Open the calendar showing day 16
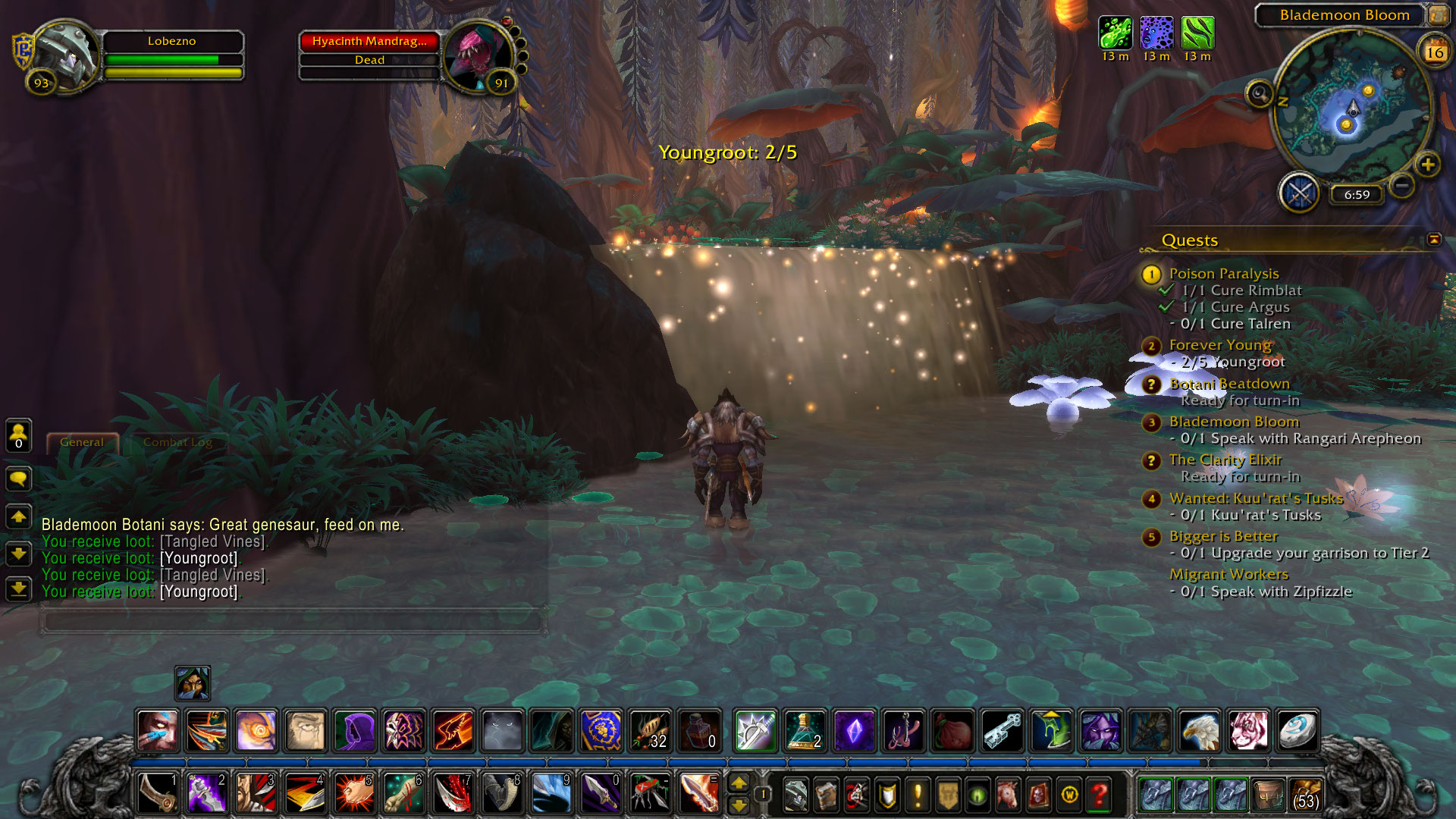Screen dimensions: 1456x819 pyautogui.click(x=1434, y=52)
